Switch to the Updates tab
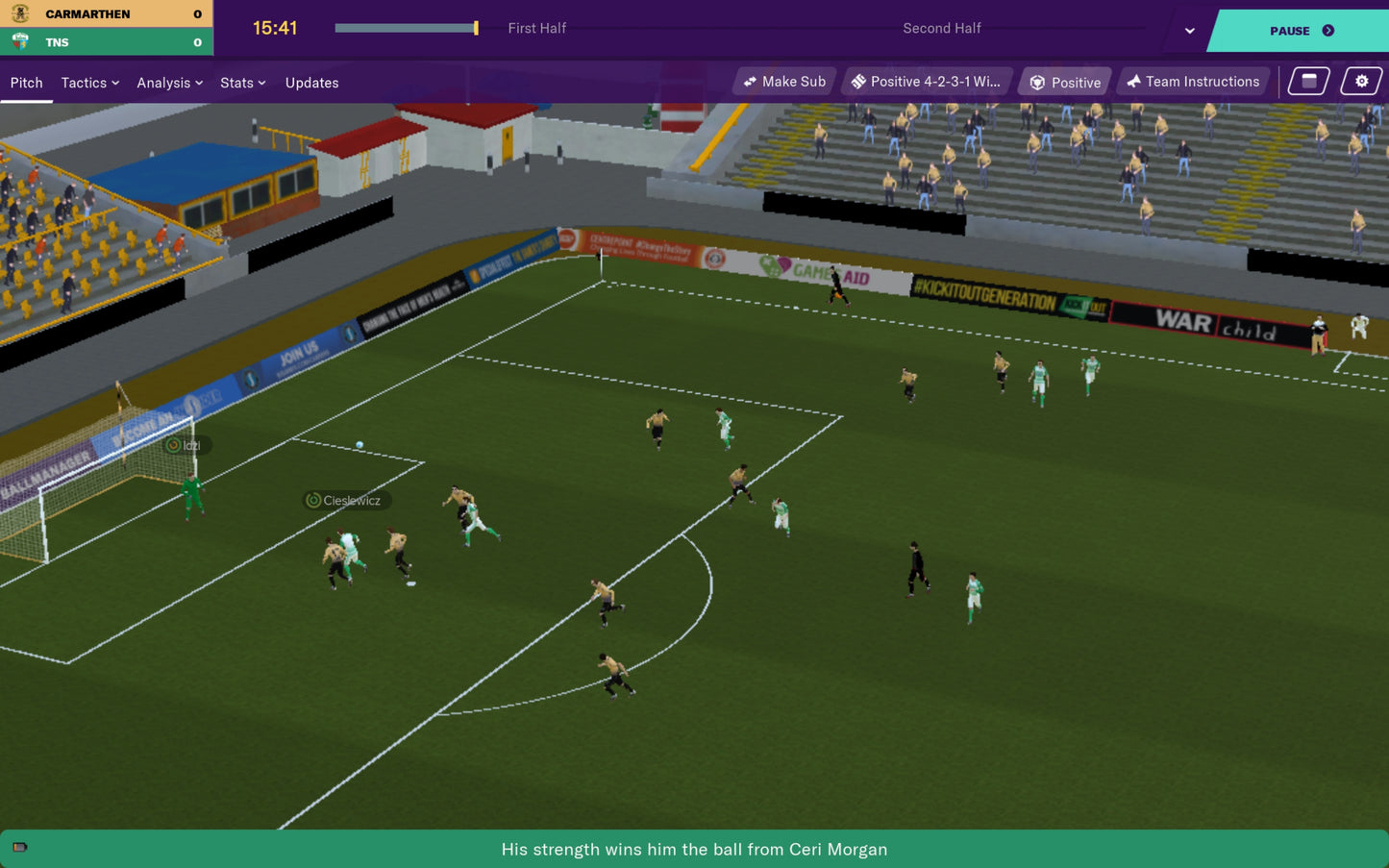1389x868 pixels. point(311,83)
